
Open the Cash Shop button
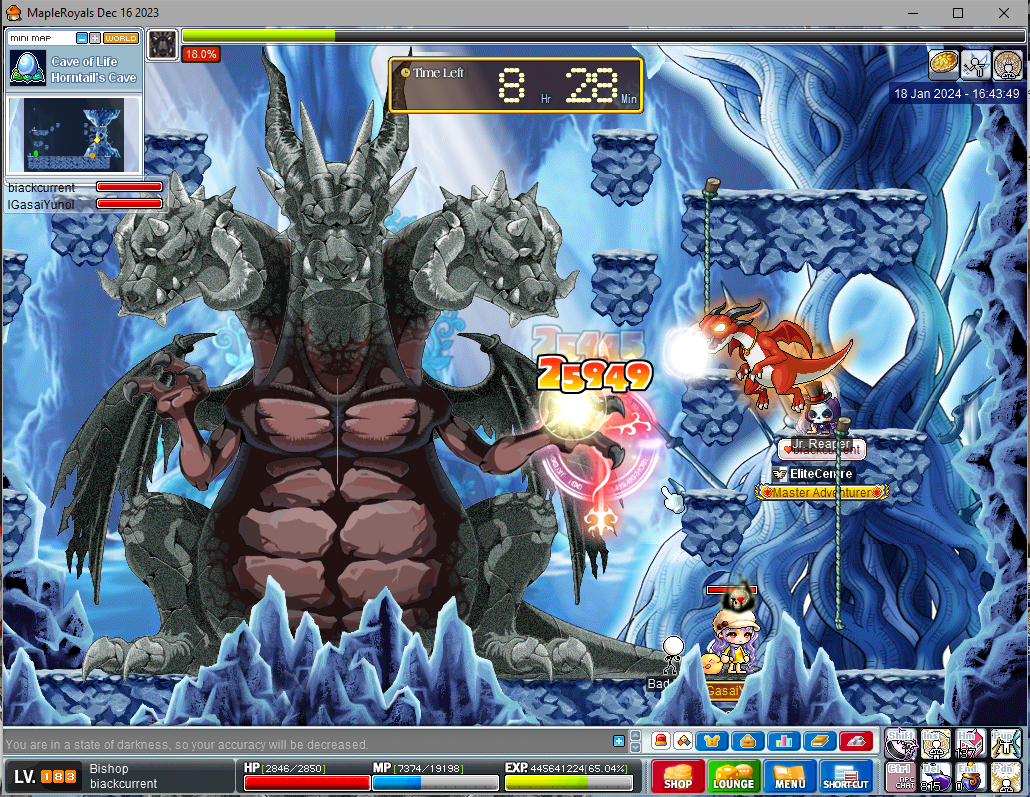click(x=678, y=776)
